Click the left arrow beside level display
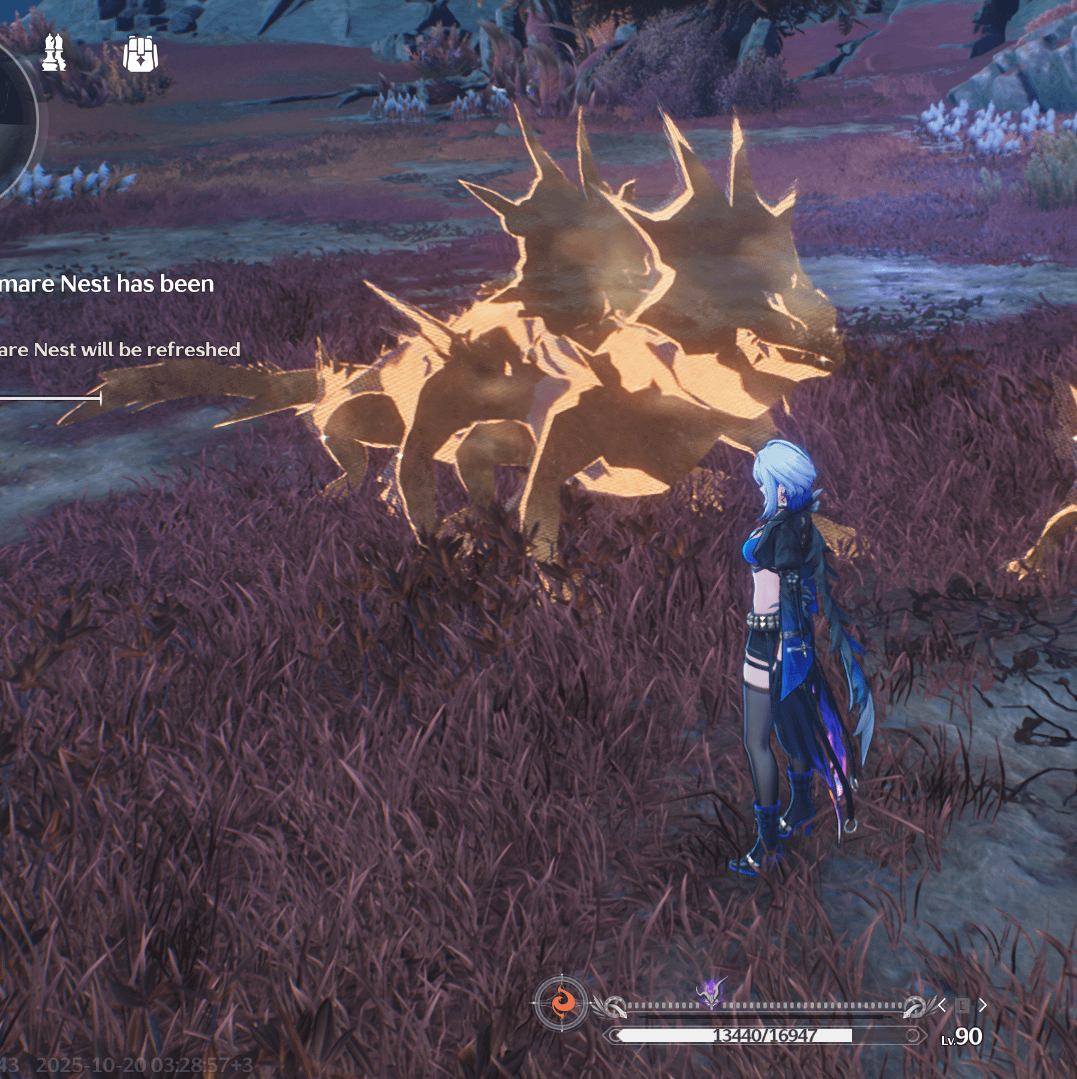Screen dimensions: 1077x1079 click(x=942, y=1005)
